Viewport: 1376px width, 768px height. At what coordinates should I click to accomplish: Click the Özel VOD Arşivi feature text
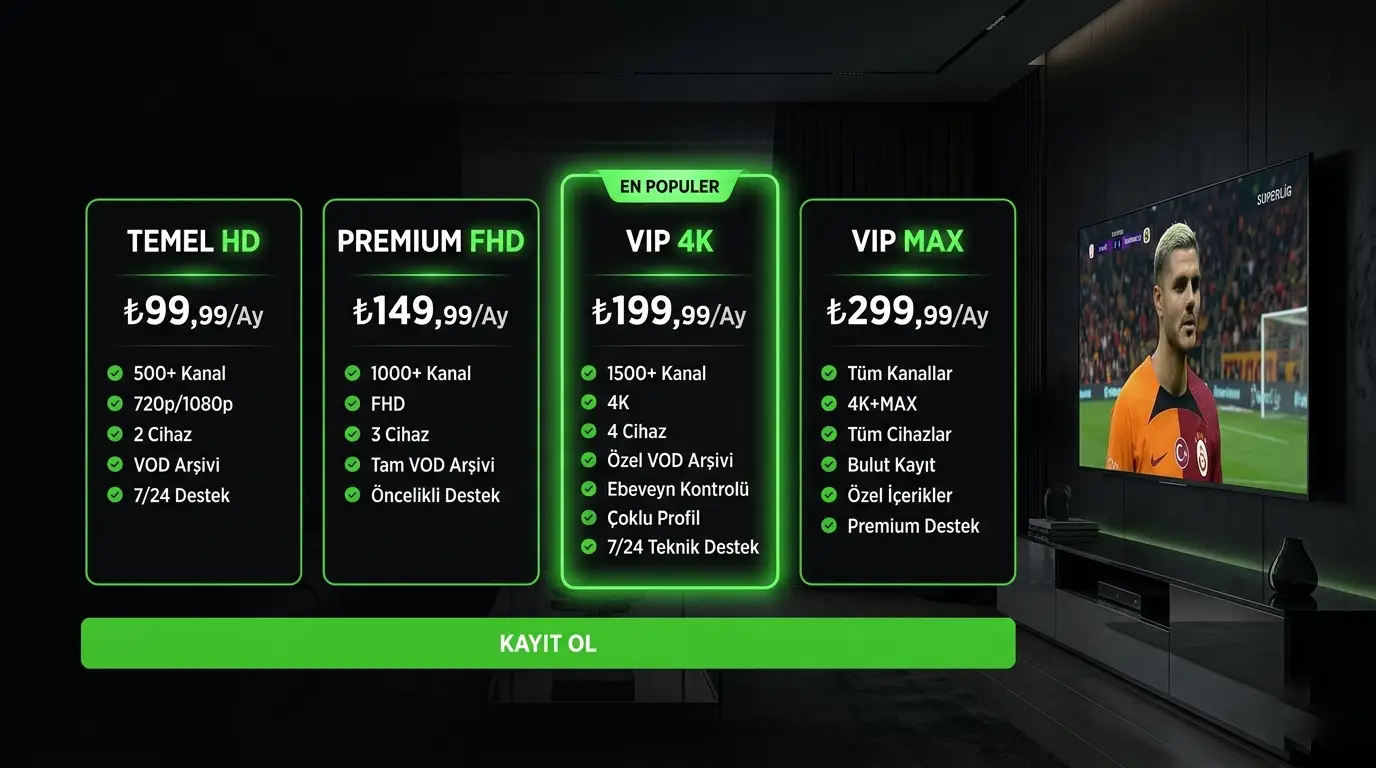tap(672, 460)
